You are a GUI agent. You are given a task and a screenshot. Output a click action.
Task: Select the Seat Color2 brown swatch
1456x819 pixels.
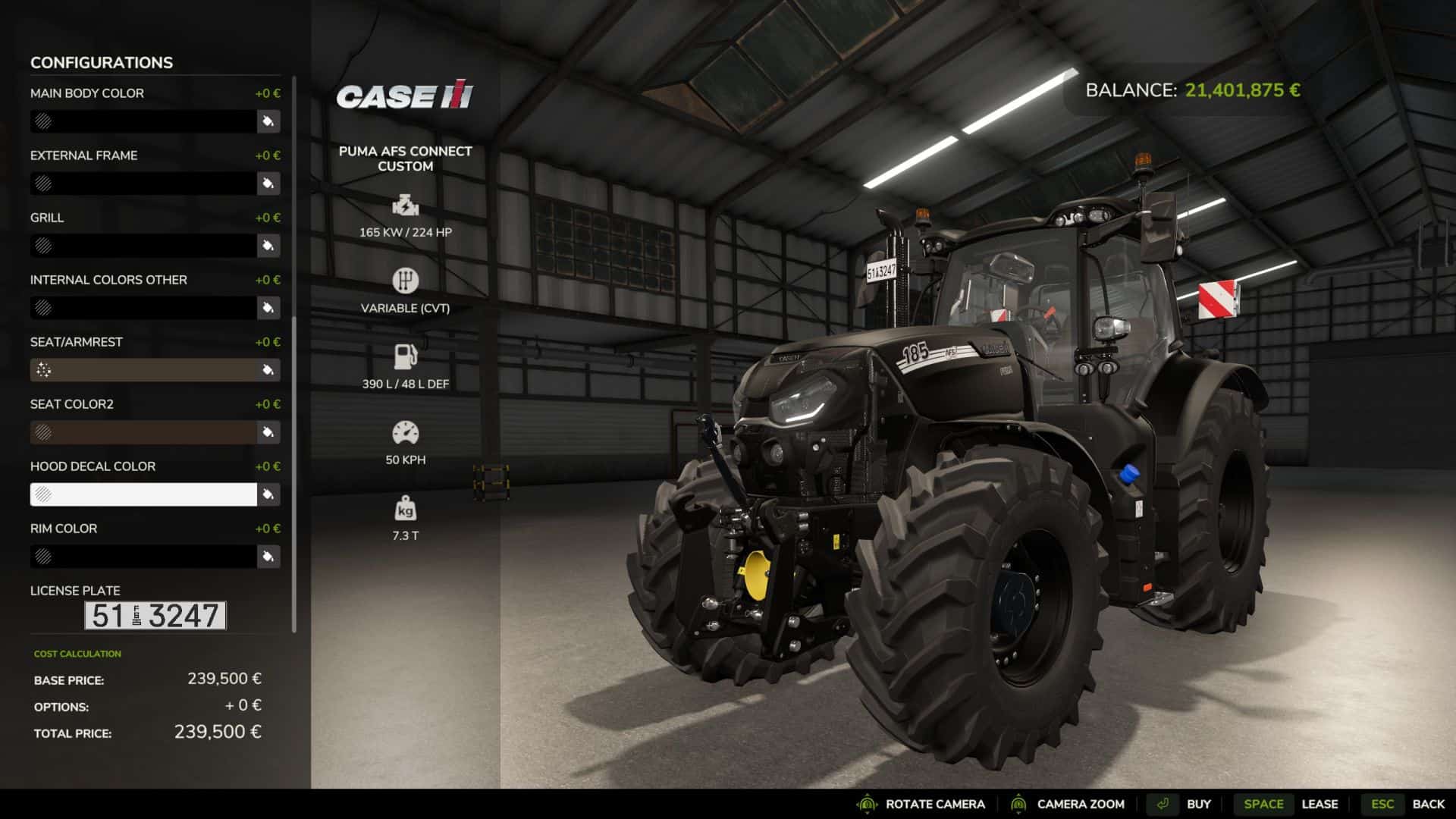(x=143, y=432)
